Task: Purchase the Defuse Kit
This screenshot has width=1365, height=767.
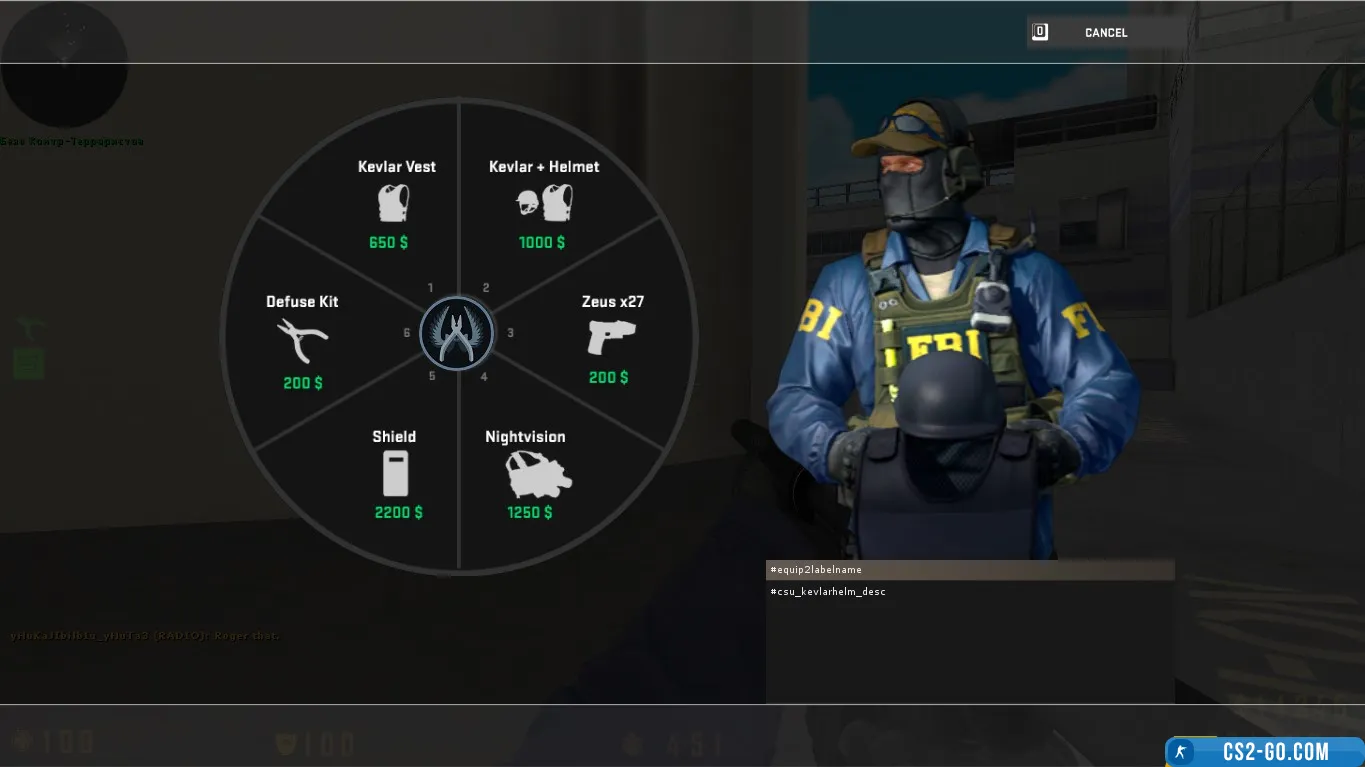Action: pos(302,341)
